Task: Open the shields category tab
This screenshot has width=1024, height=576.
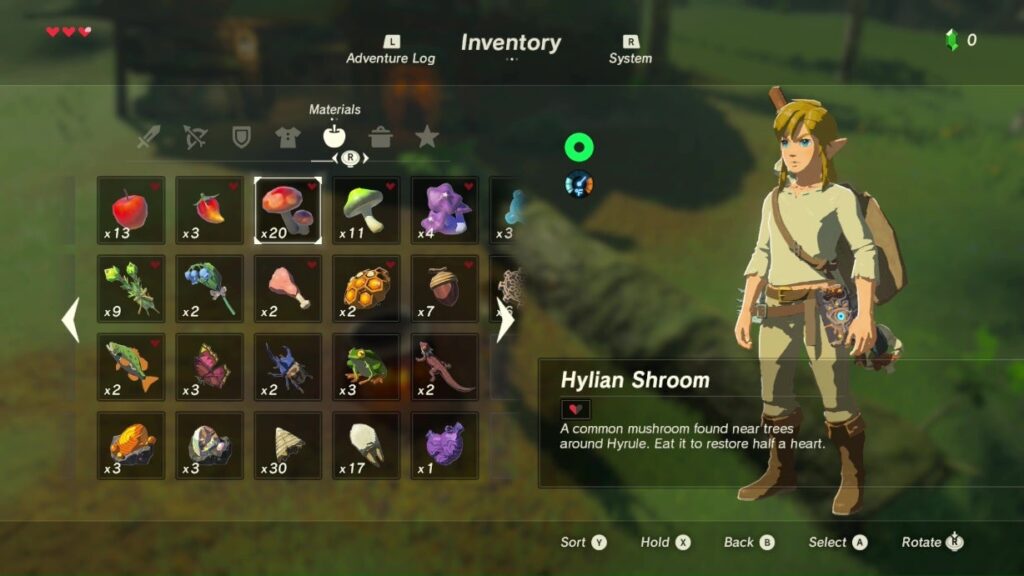Action: [241, 137]
